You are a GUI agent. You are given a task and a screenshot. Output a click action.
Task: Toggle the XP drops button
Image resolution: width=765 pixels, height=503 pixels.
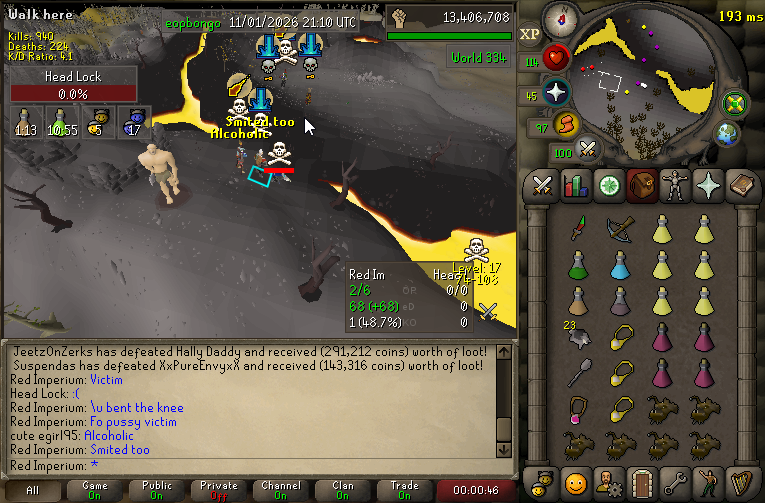530,33
